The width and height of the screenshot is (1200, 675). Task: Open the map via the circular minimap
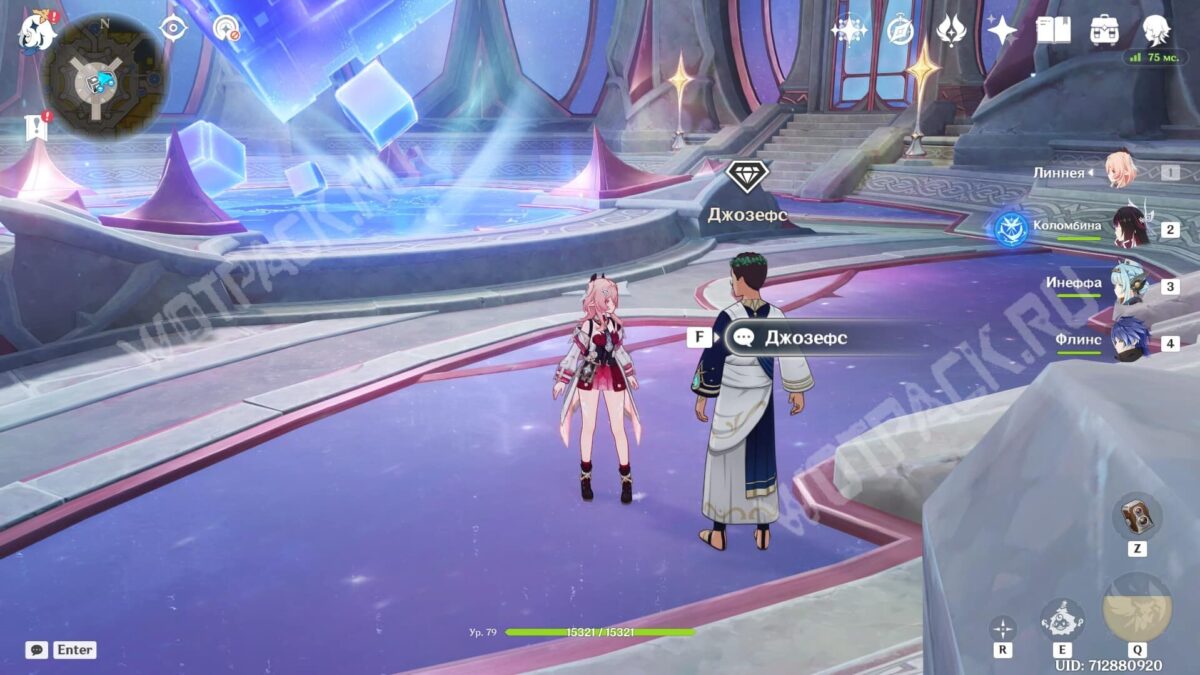(104, 75)
